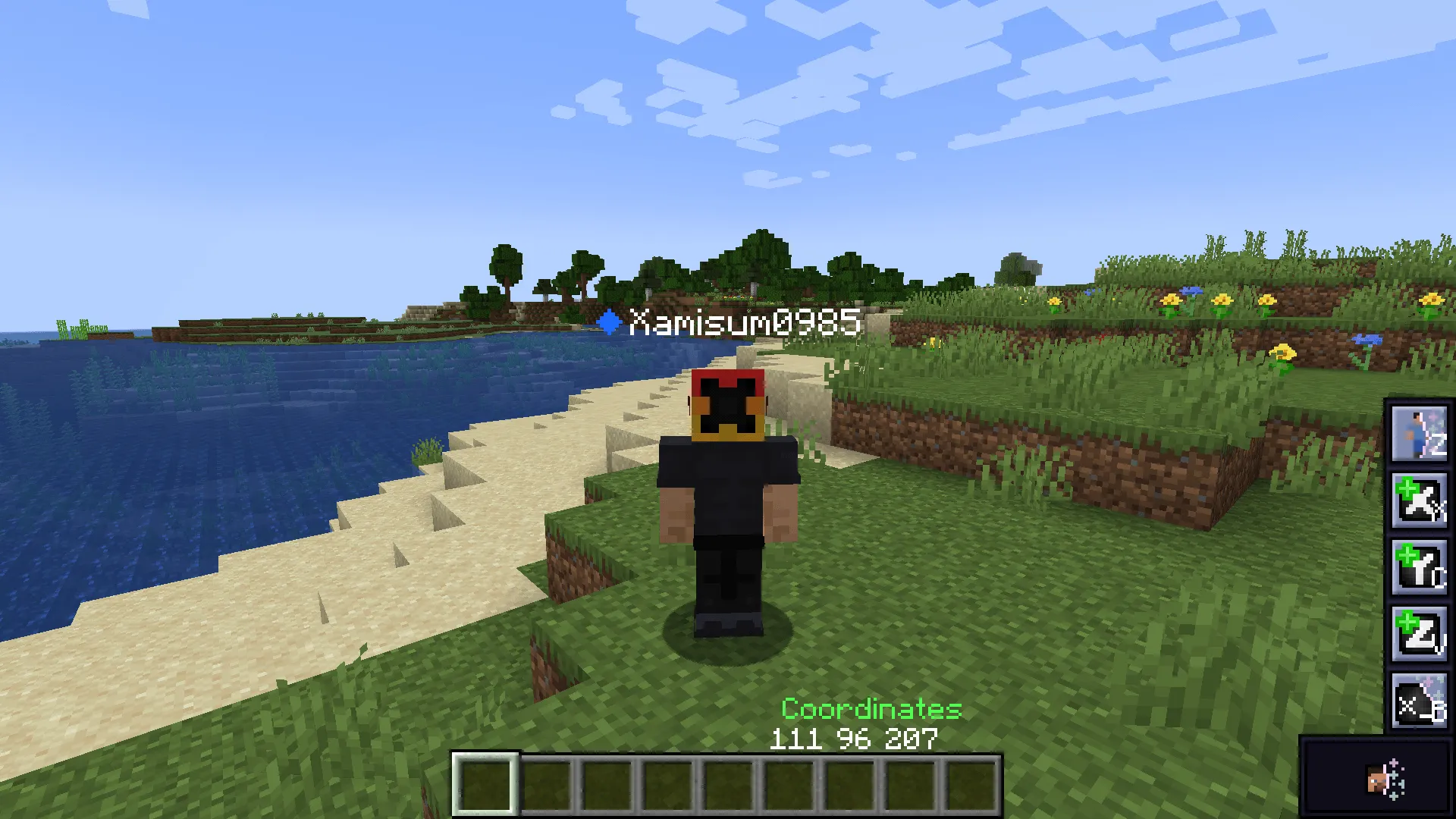This screenshot has width=1456, height=819.
Task: Click the blue diamond beside Xamisum0985
Action: [x=611, y=322]
